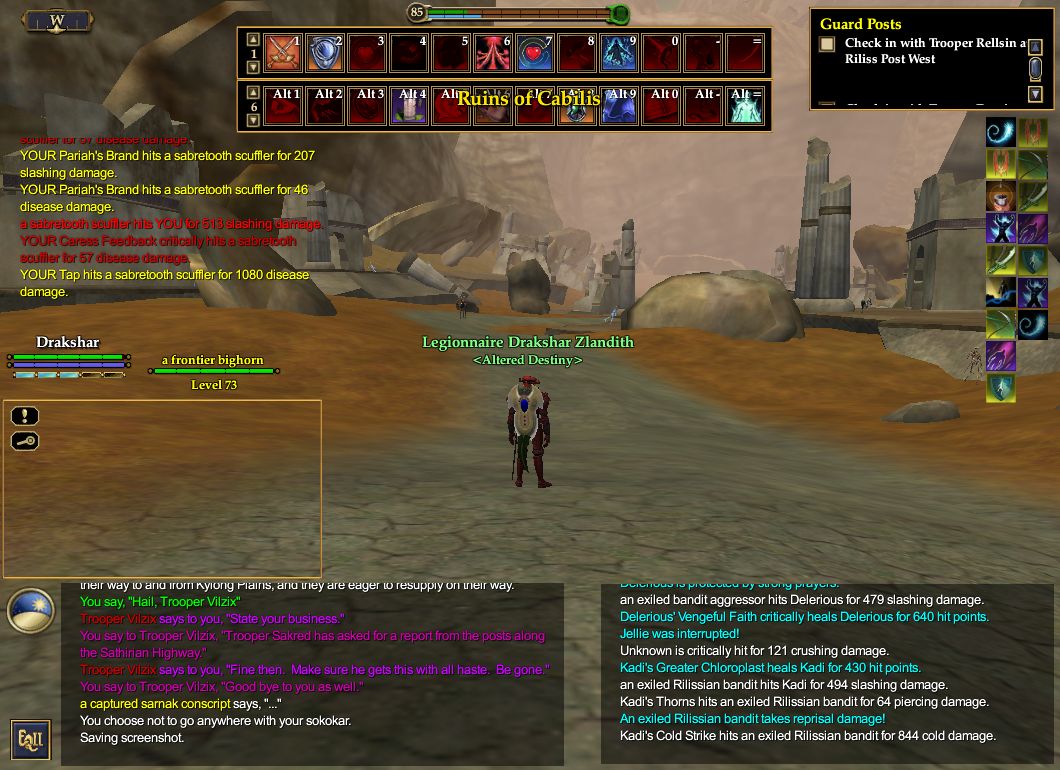Activate the crossed swords ability in slot 1
1060x770 pixels.
(284, 52)
